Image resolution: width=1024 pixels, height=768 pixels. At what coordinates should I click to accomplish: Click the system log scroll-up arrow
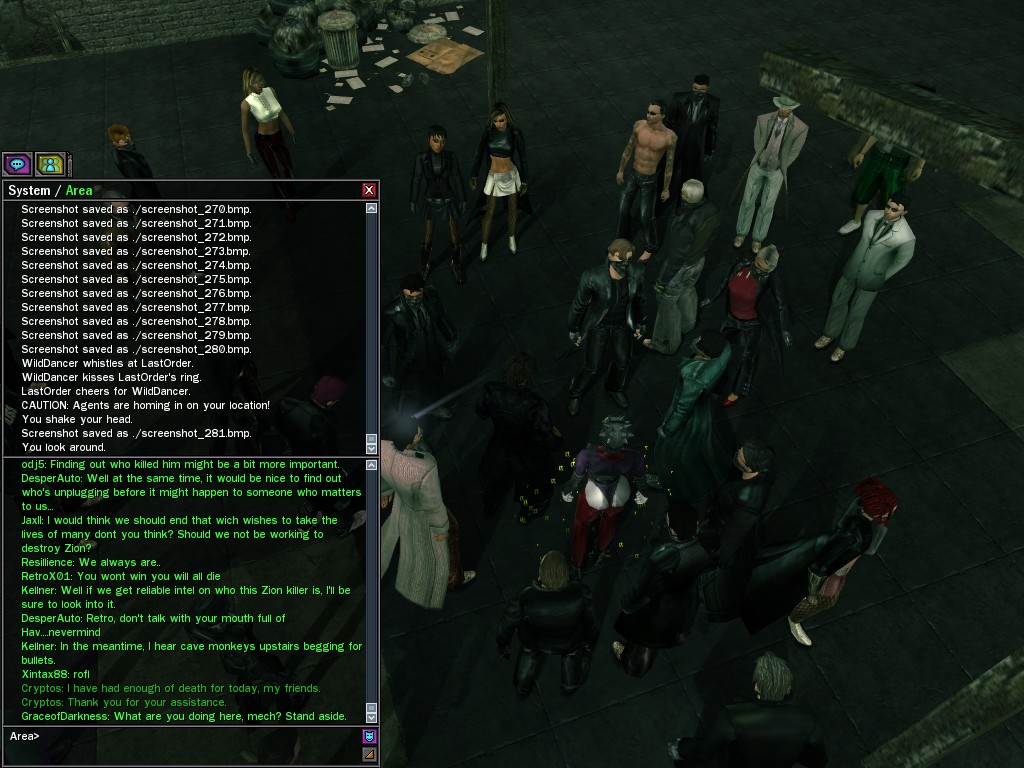pyautogui.click(x=372, y=209)
